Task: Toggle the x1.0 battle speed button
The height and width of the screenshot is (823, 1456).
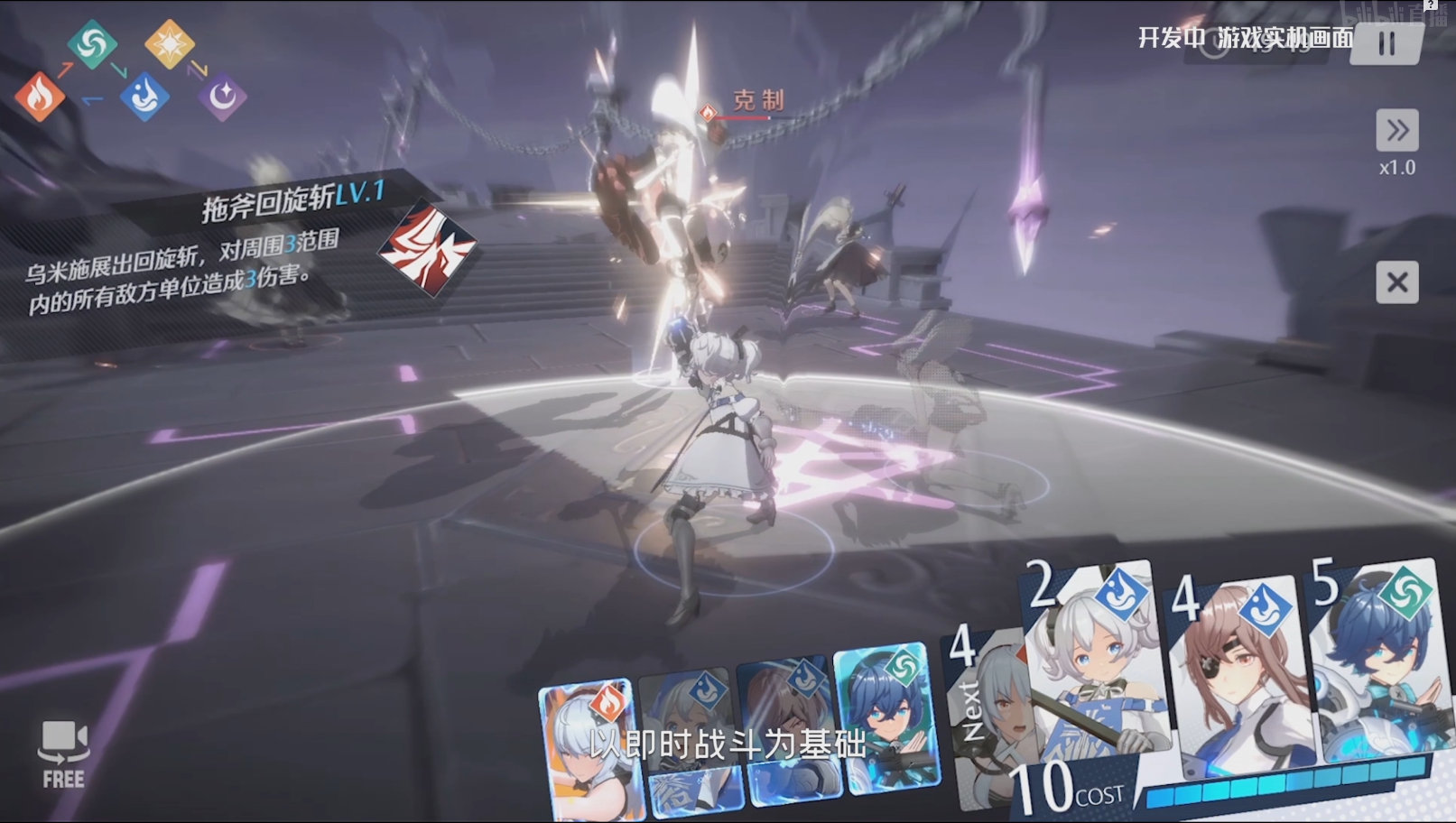Action: pyautogui.click(x=1396, y=131)
